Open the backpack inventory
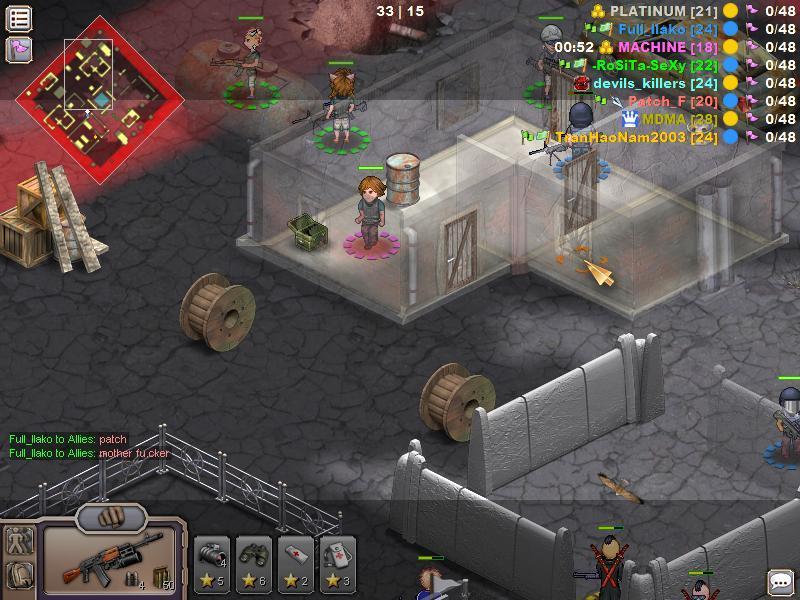The width and height of the screenshot is (800, 600). [x=20, y=575]
